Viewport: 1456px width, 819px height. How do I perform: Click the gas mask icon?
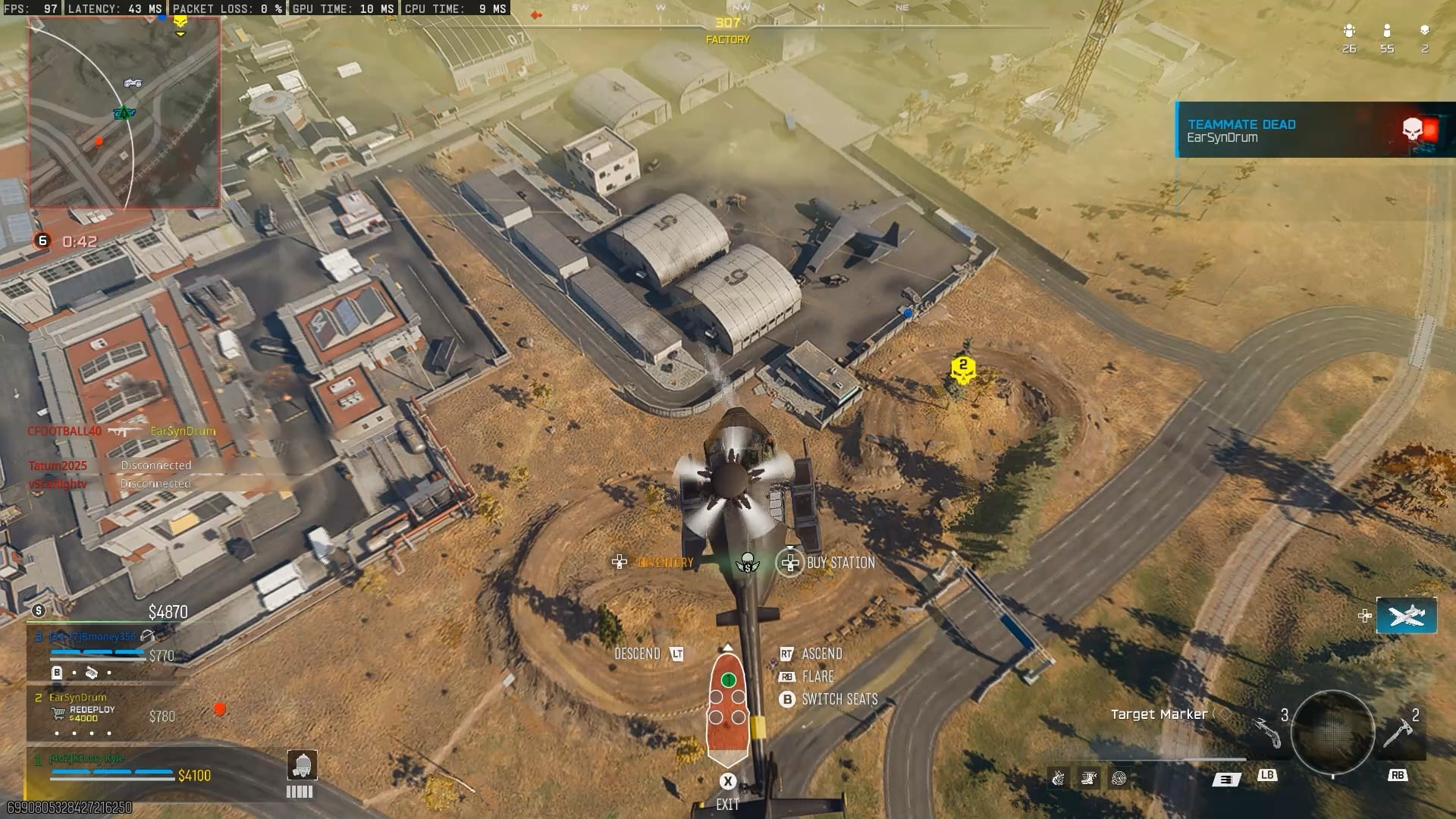[302, 765]
